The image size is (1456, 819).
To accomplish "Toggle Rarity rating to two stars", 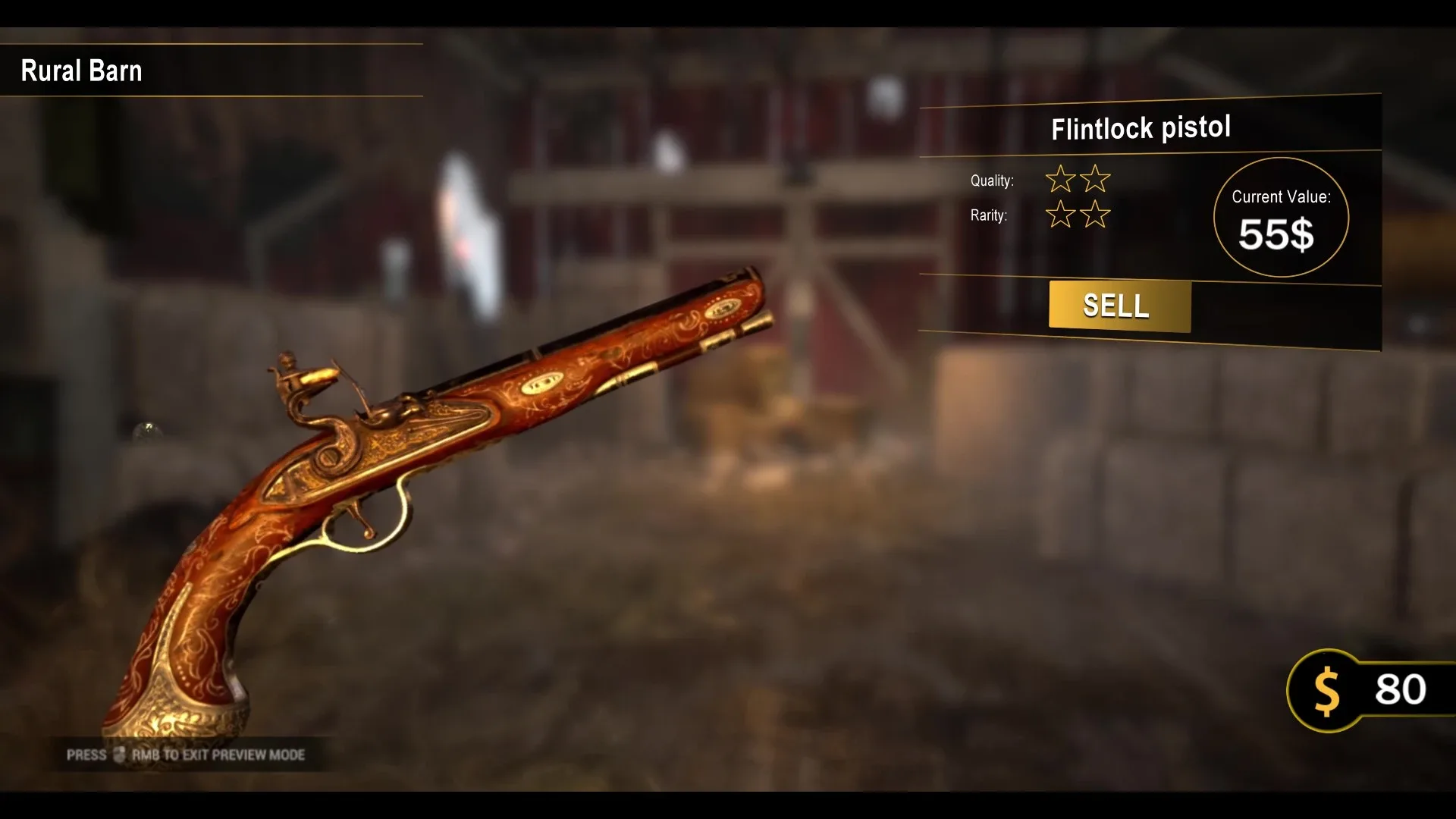I will [1078, 216].
